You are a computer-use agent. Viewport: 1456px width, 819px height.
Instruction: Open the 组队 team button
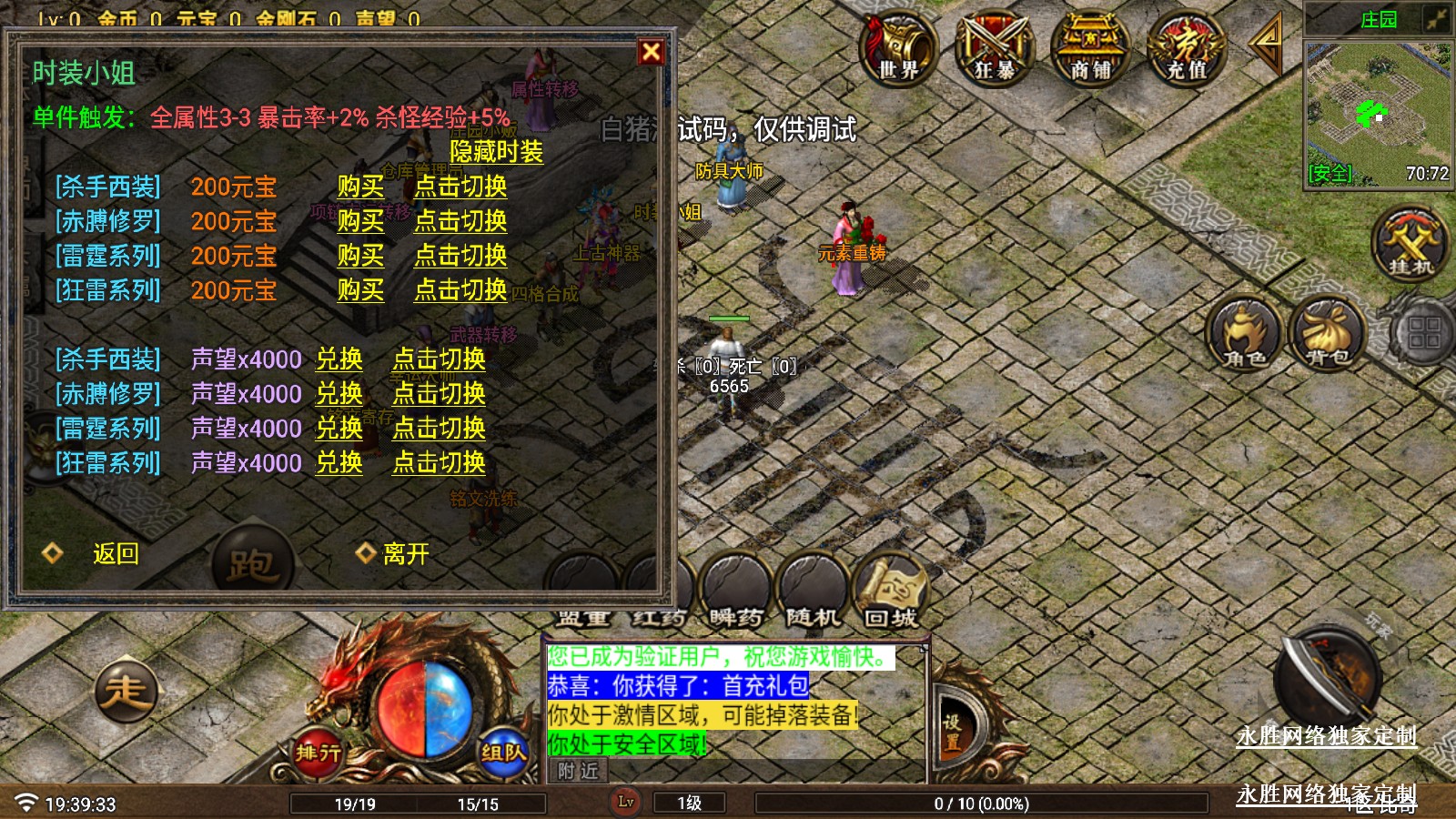[503, 752]
